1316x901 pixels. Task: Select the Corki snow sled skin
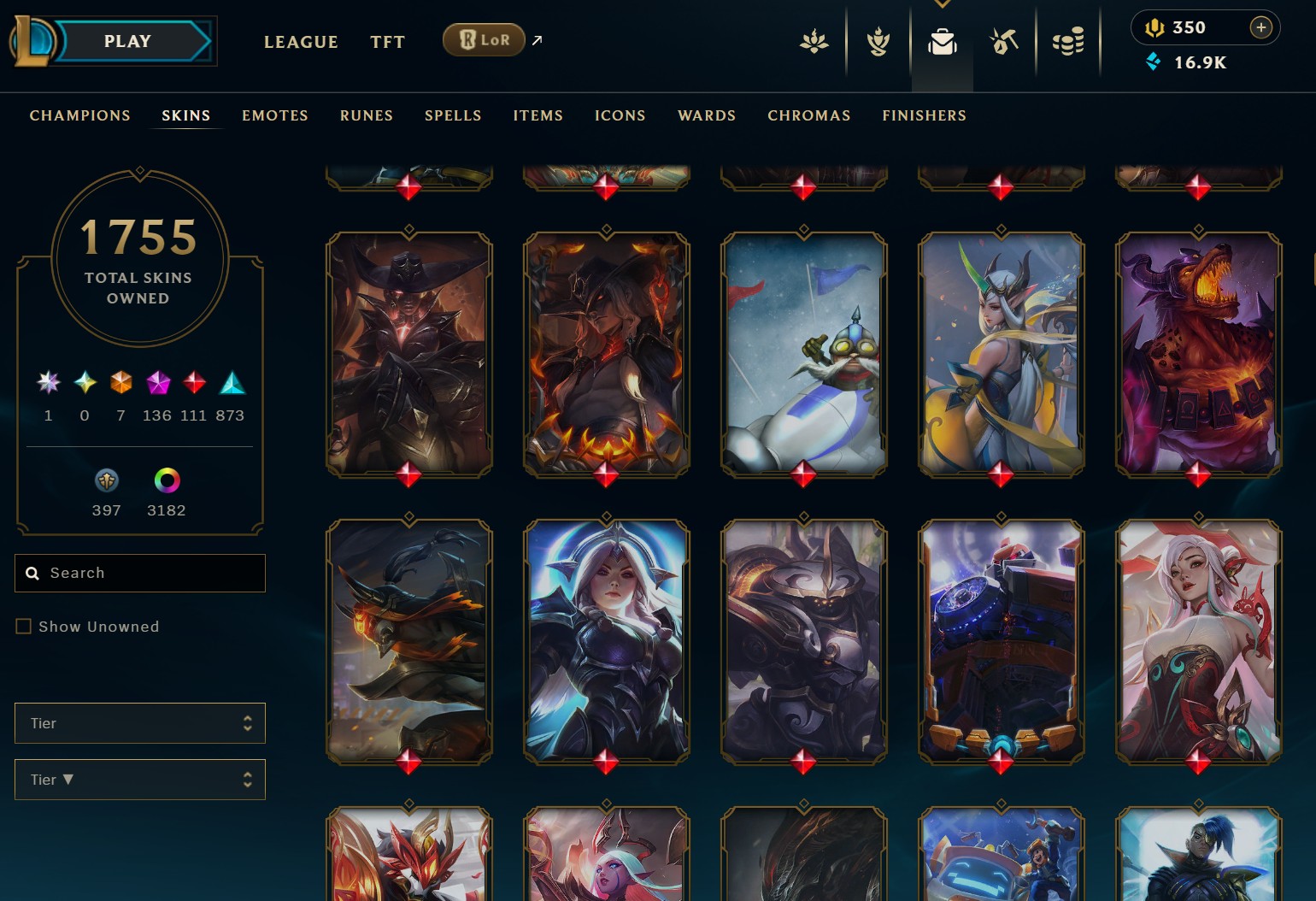coord(803,354)
